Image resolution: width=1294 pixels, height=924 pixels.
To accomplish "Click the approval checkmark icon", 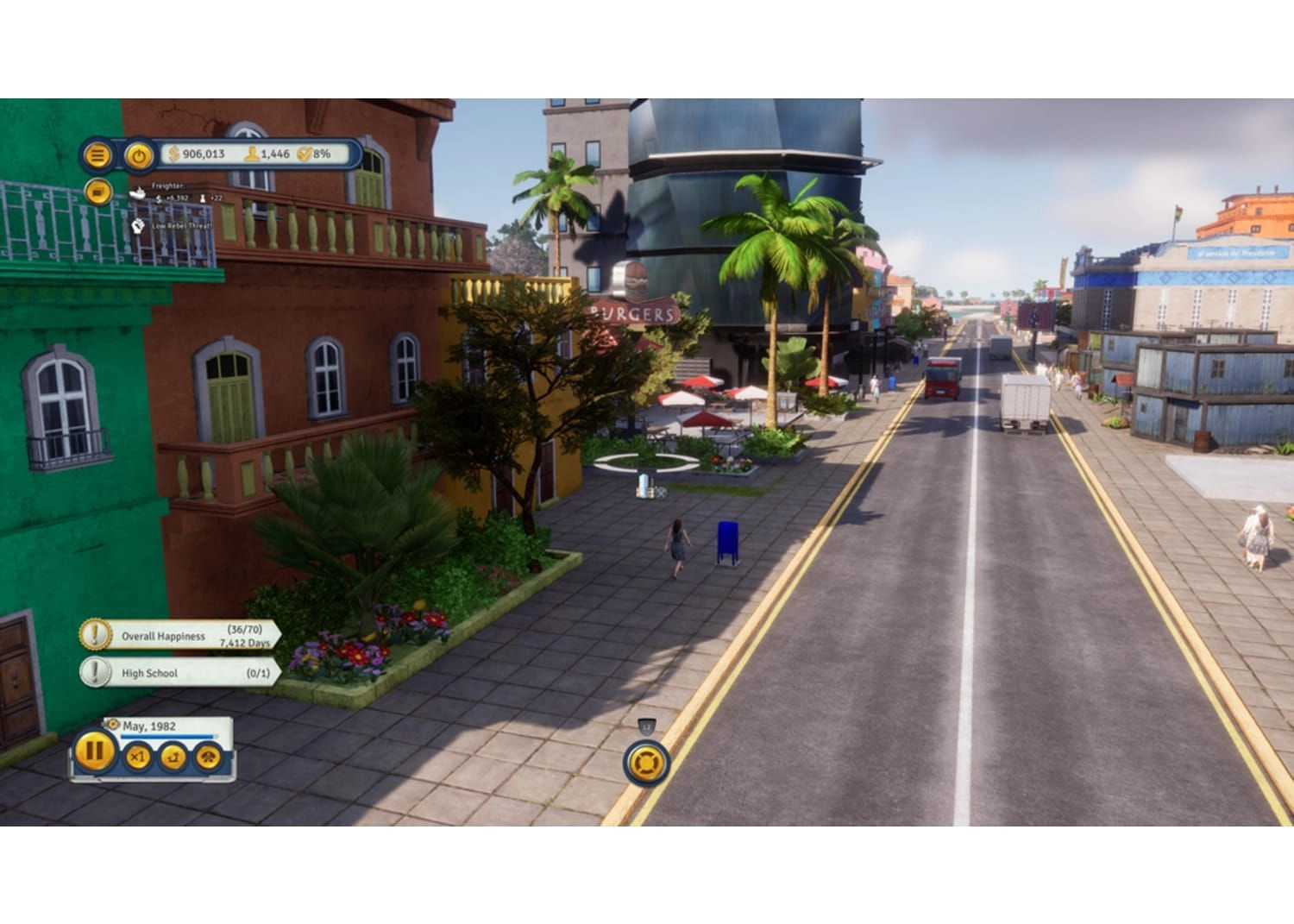I will pos(305,154).
